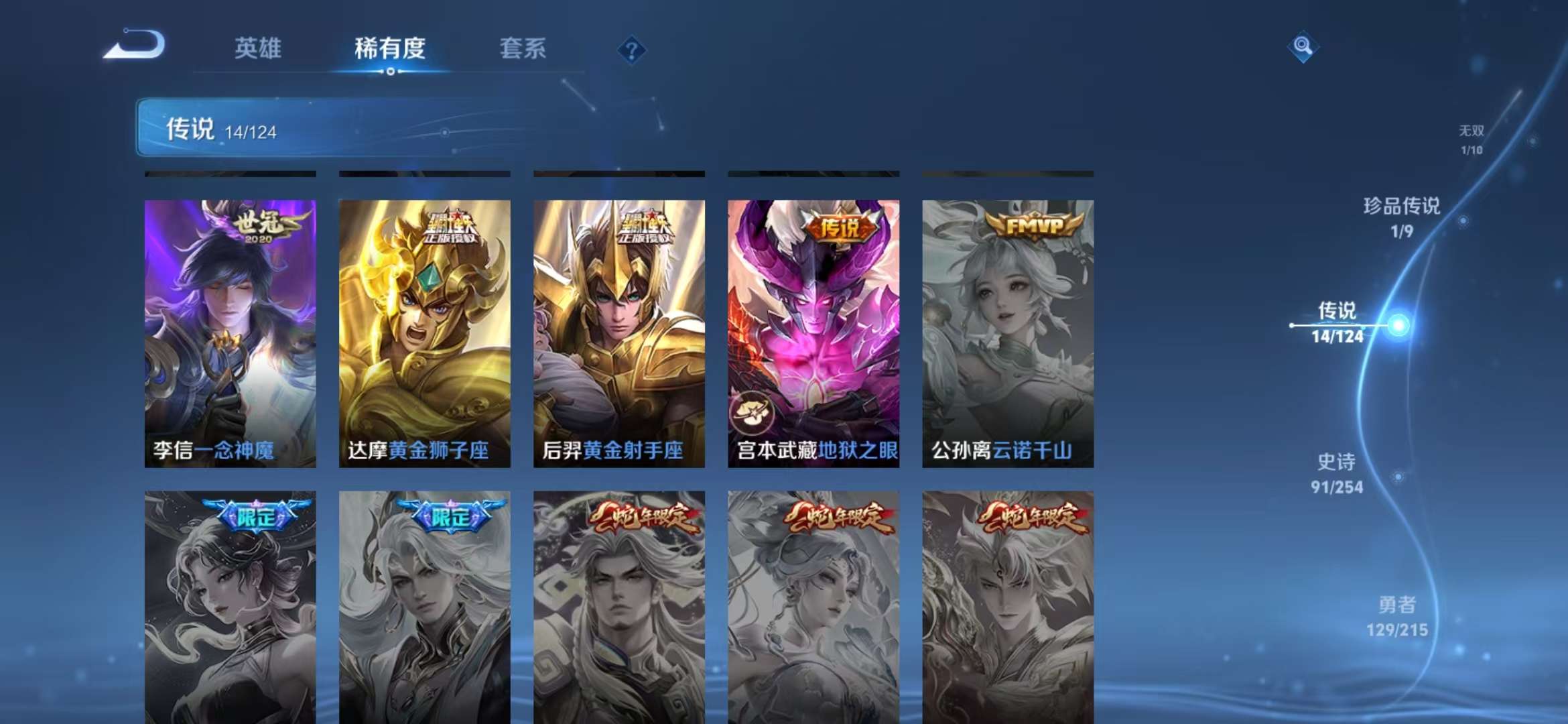Select the 稀有度 tab

coord(389,50)
